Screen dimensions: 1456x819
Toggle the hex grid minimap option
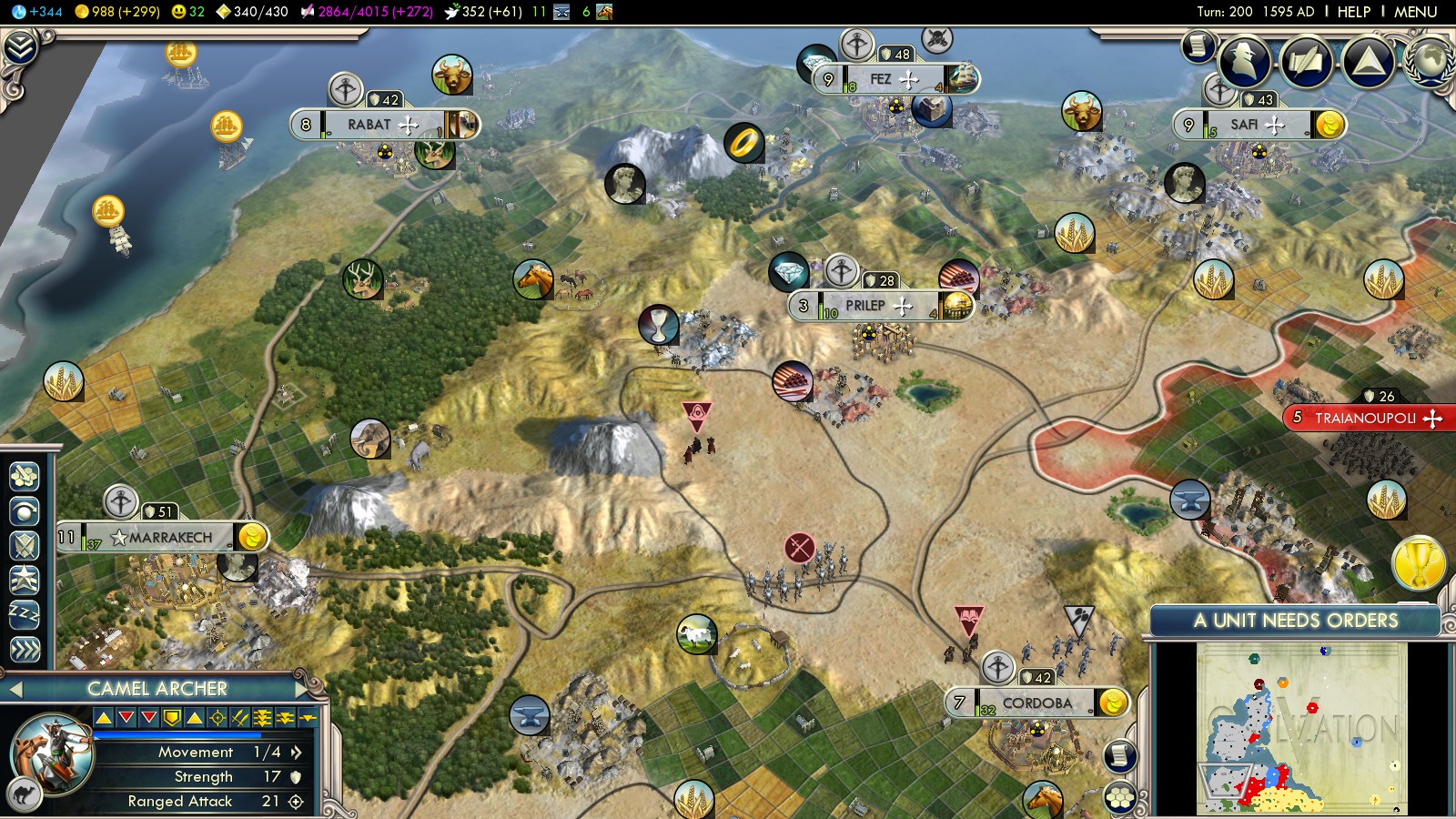tap(1120, 797)
